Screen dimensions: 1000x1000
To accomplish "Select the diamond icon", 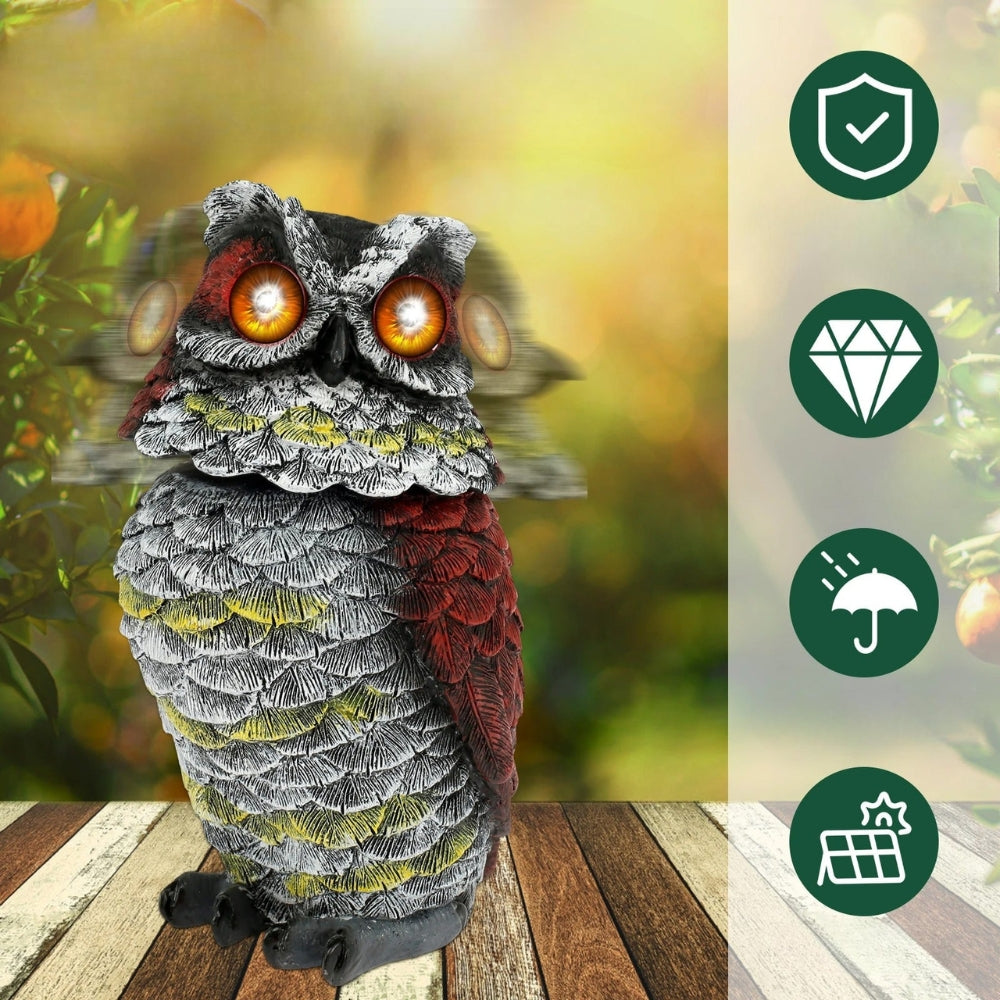I will [x=864, y=363].
